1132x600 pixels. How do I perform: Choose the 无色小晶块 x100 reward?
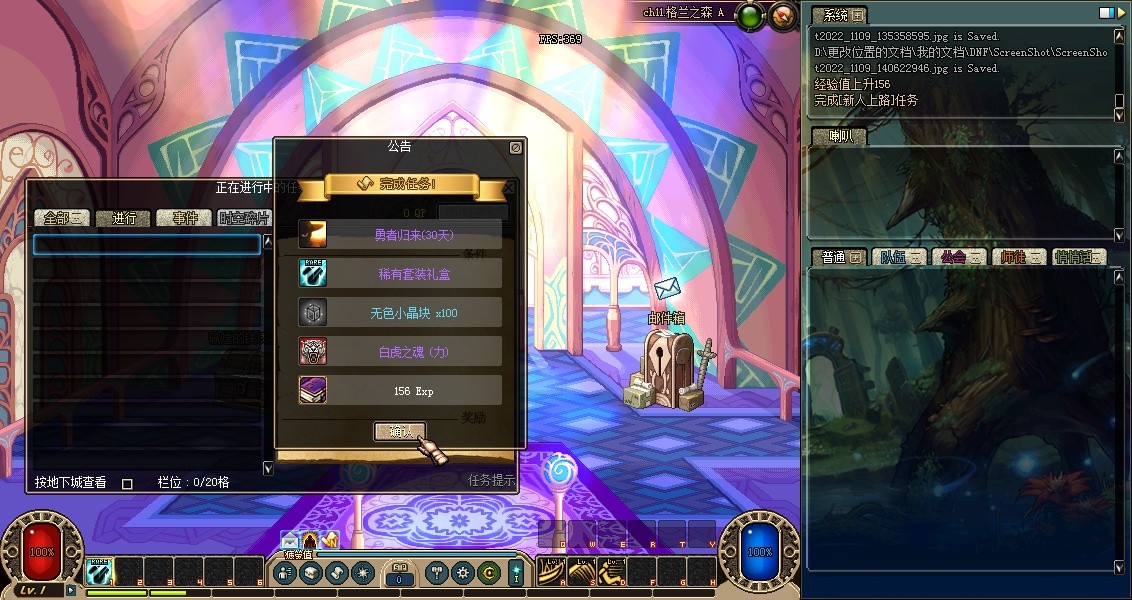click(x=400, y=312)
